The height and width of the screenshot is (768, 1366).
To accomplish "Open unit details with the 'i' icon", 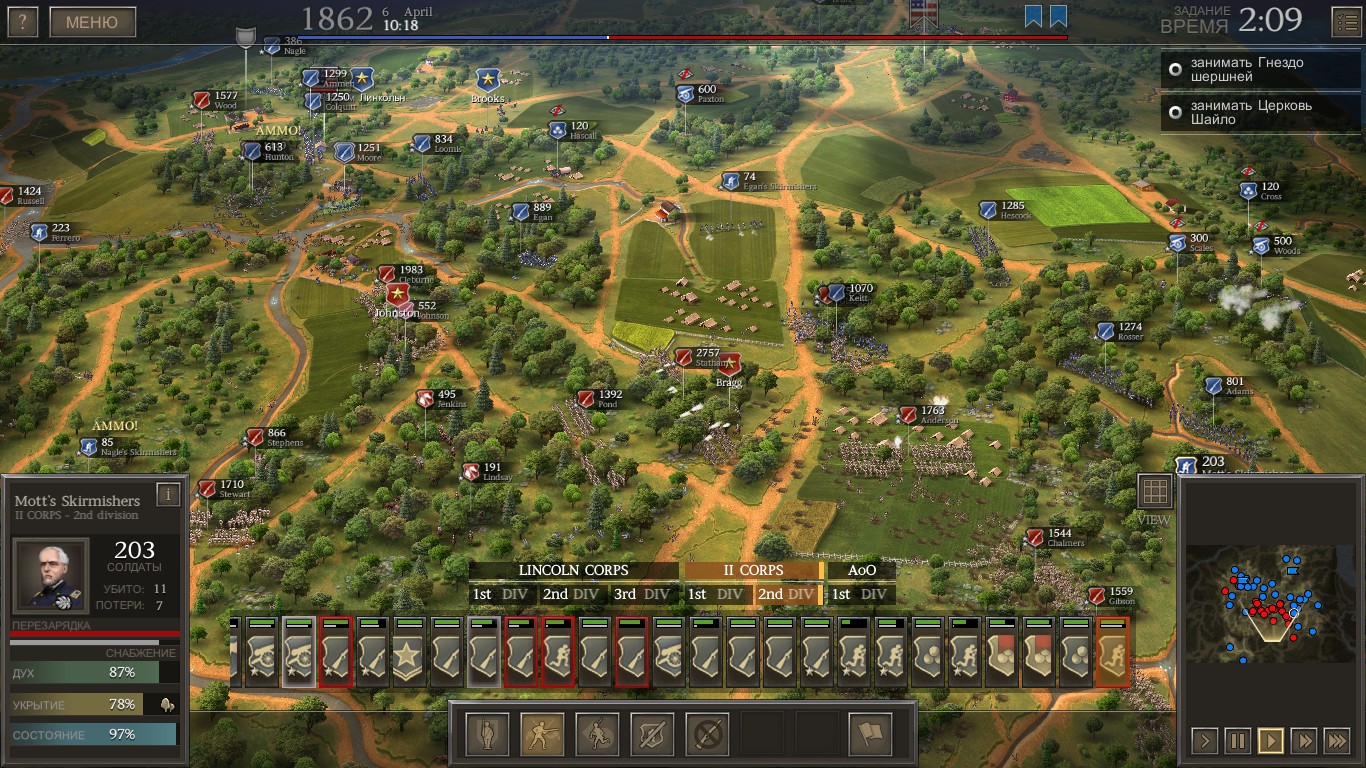I will coord(168,493).
